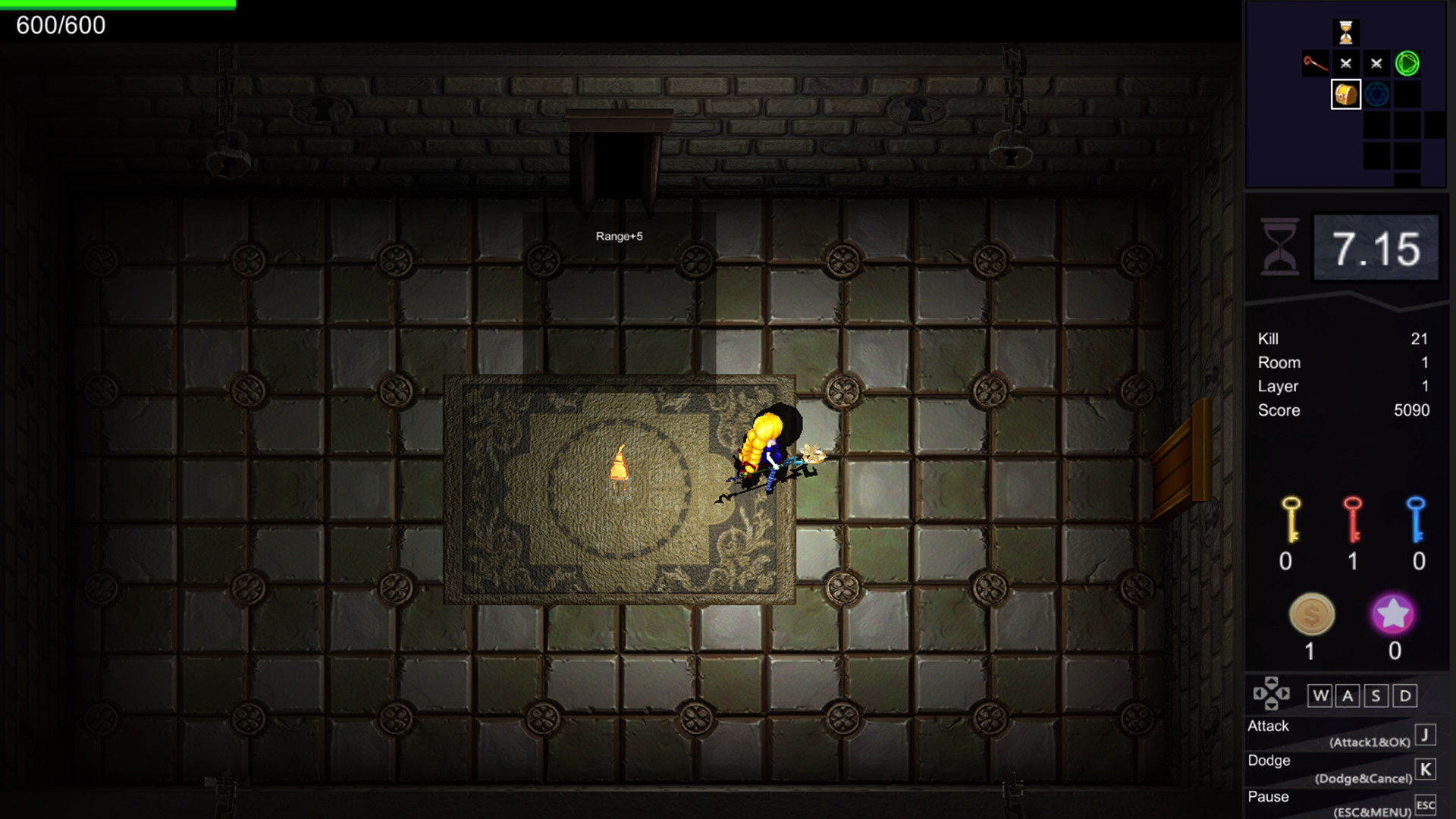Click the D-pad movement graphic
This screenshot has height=819, width=1456.
1271,692
